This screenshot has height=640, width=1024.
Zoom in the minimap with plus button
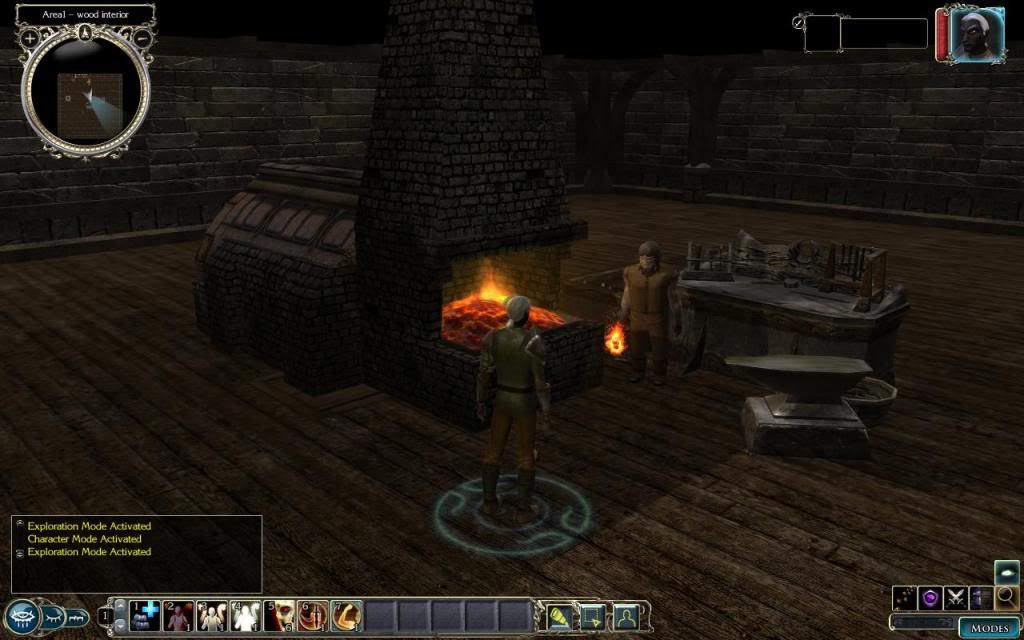pos(31,38)
